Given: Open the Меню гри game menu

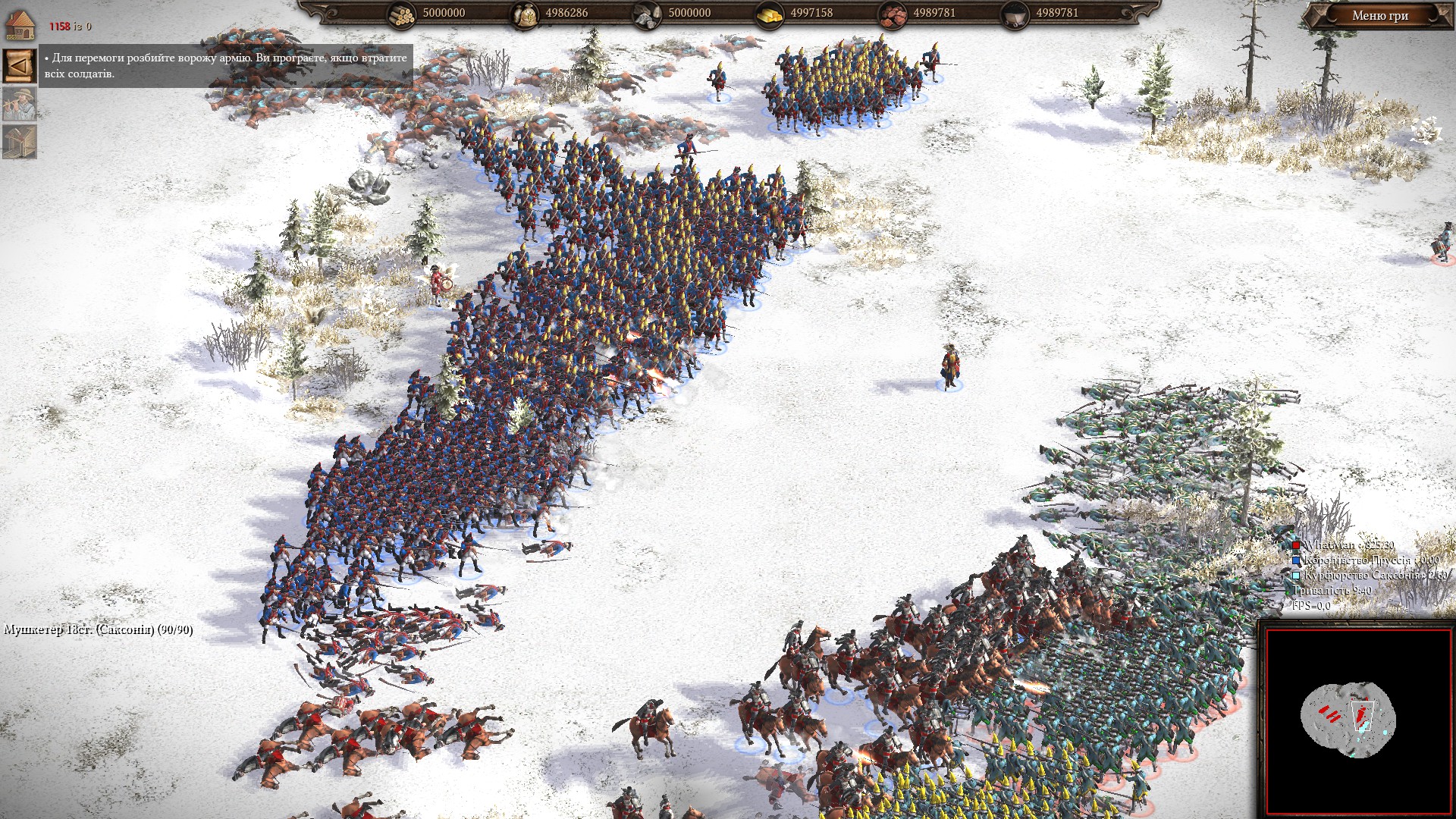Looking at the screenshot, I should click(x=1379, y=16).
